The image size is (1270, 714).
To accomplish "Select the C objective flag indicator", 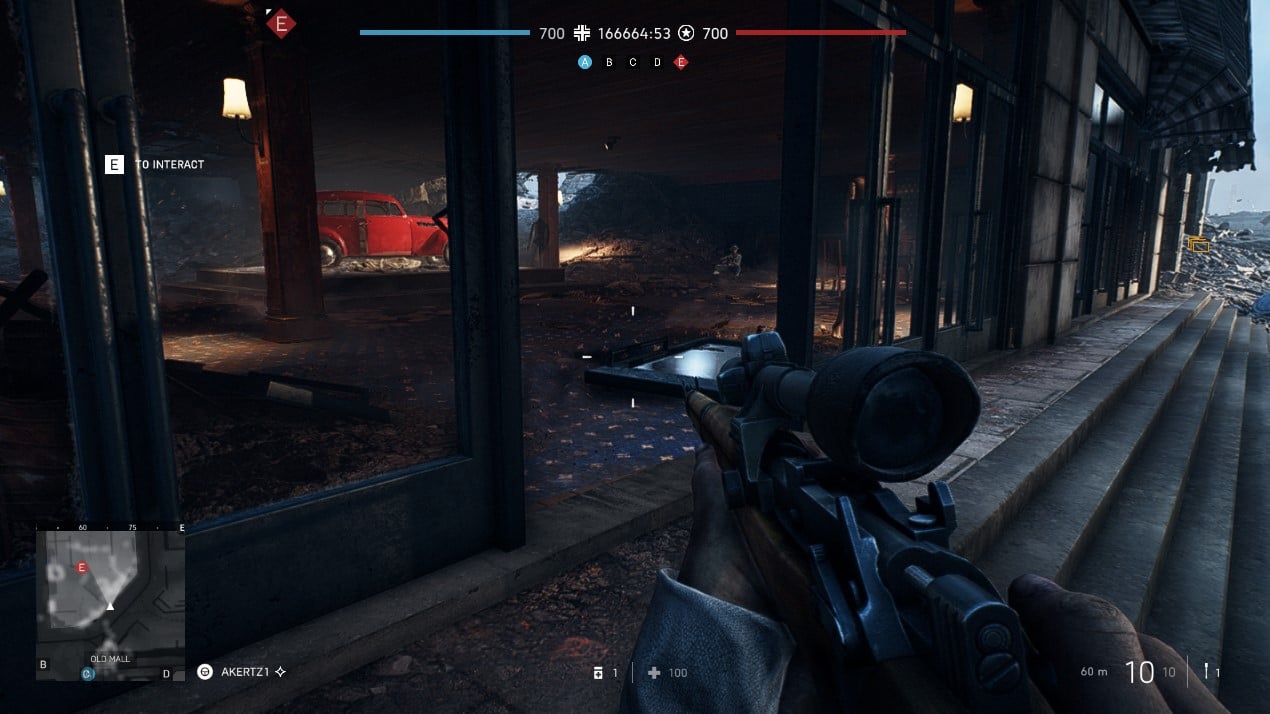I will coord(633,62).
